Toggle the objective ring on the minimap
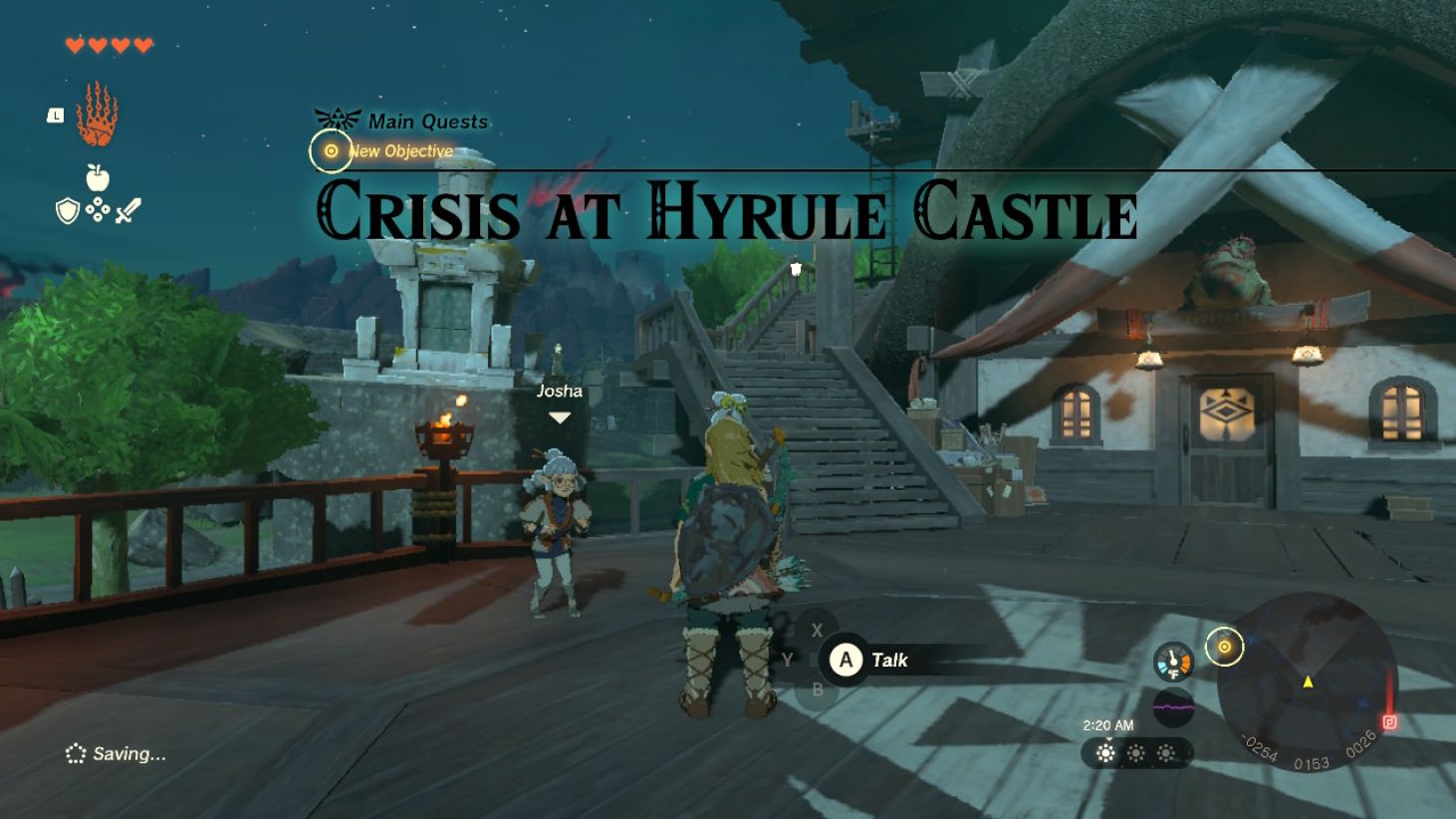This screenshot has width=1456, height=819. (1225, 647)
